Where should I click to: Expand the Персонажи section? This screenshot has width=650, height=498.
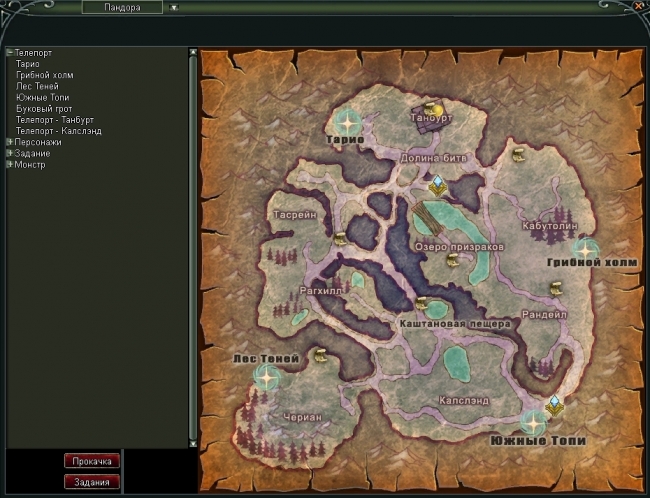click(9, 142)
